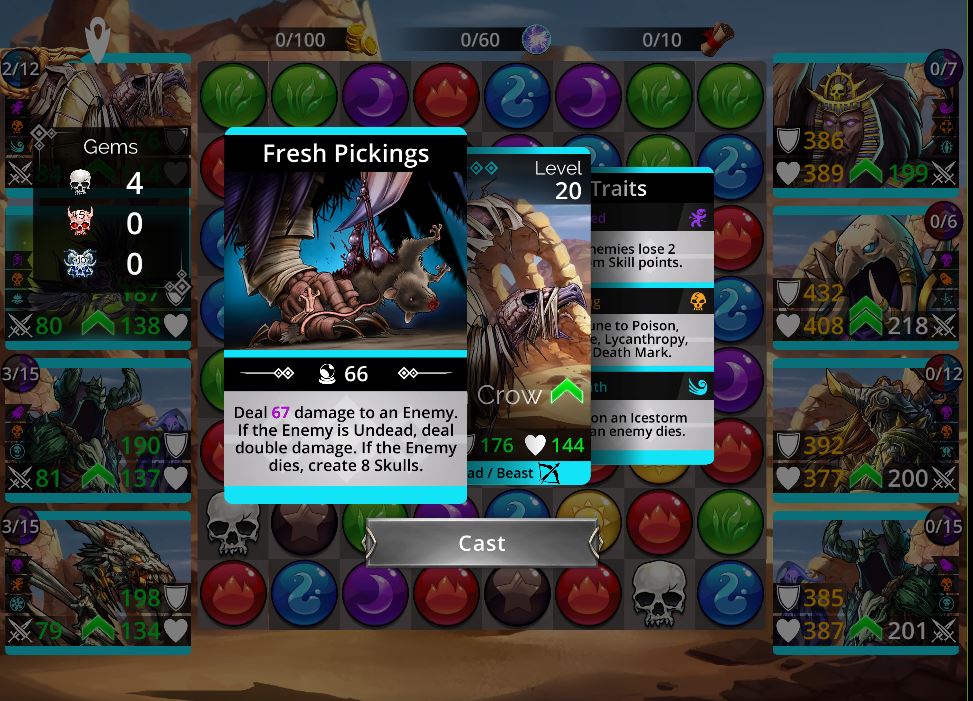The height and width of the screenshot is (701, 973).
Task: Target the enemy troop with 385 armor
Action: pos(865,581)
